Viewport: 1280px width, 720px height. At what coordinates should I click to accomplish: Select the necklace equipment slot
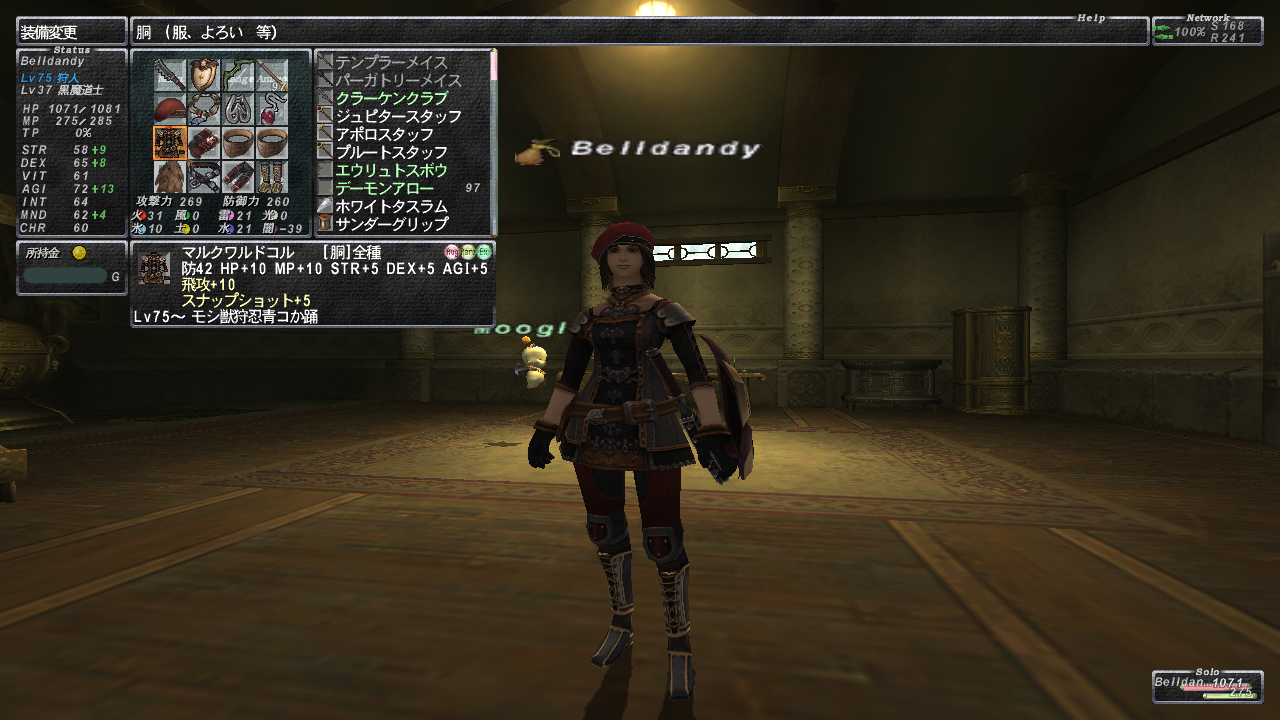204,110
